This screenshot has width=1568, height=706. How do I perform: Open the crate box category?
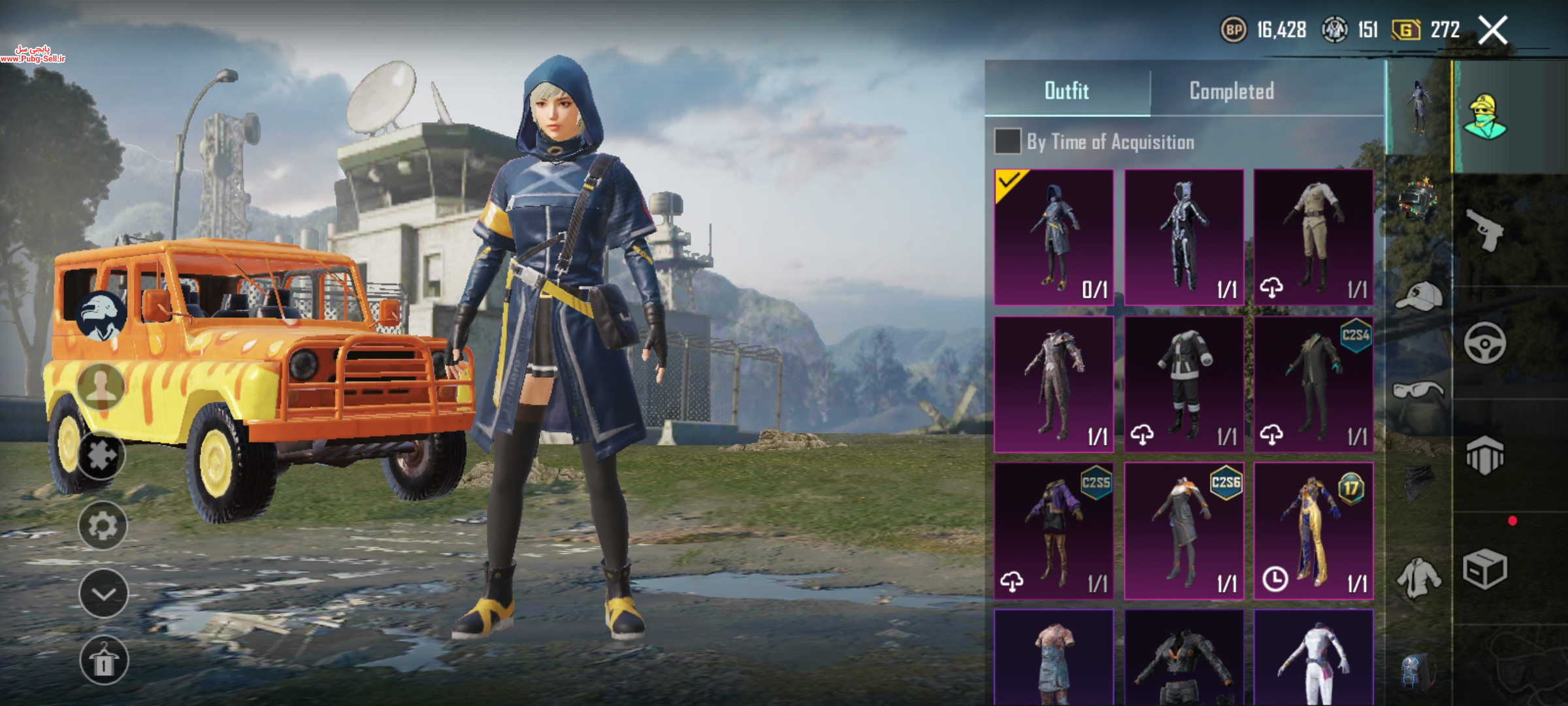(1484, 569)
